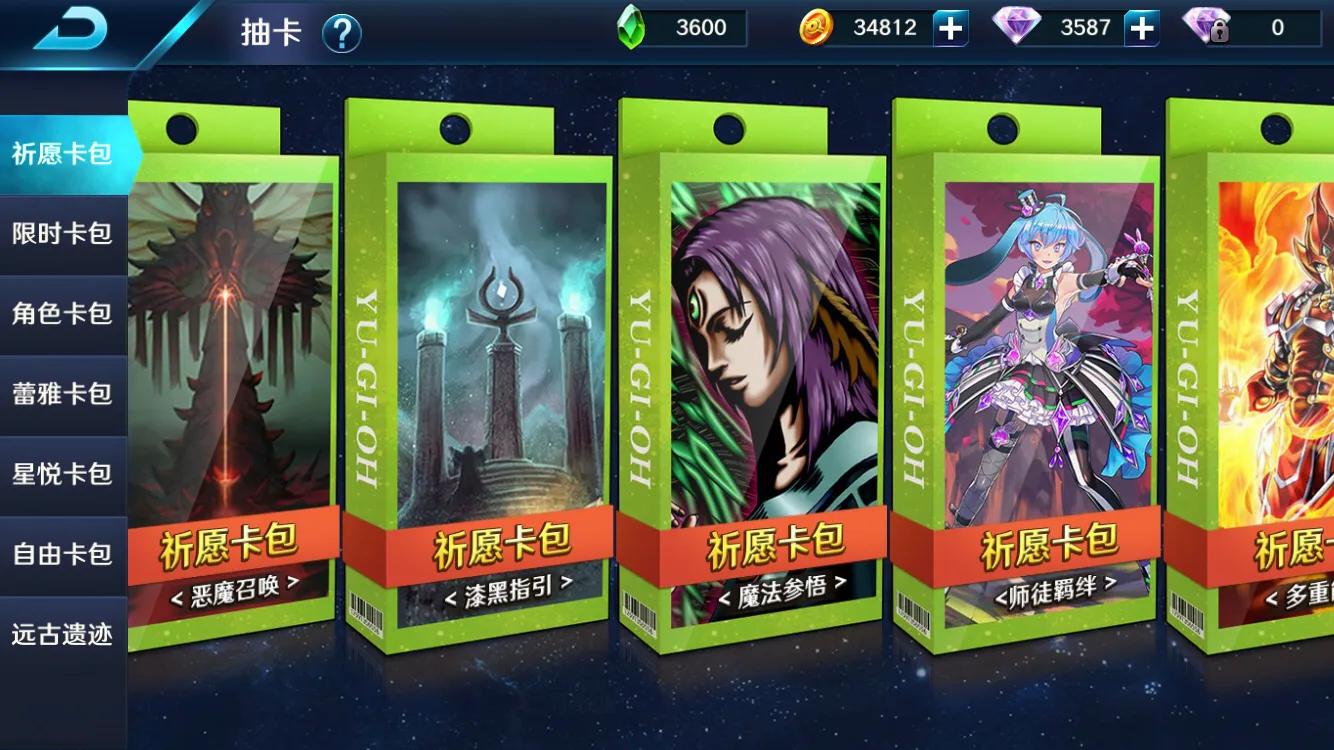Viewport: 1334px width, 750px height.
Task: Switch to the 限时卡包 tab
Action: pyautogui.click(x=60, y=233)
